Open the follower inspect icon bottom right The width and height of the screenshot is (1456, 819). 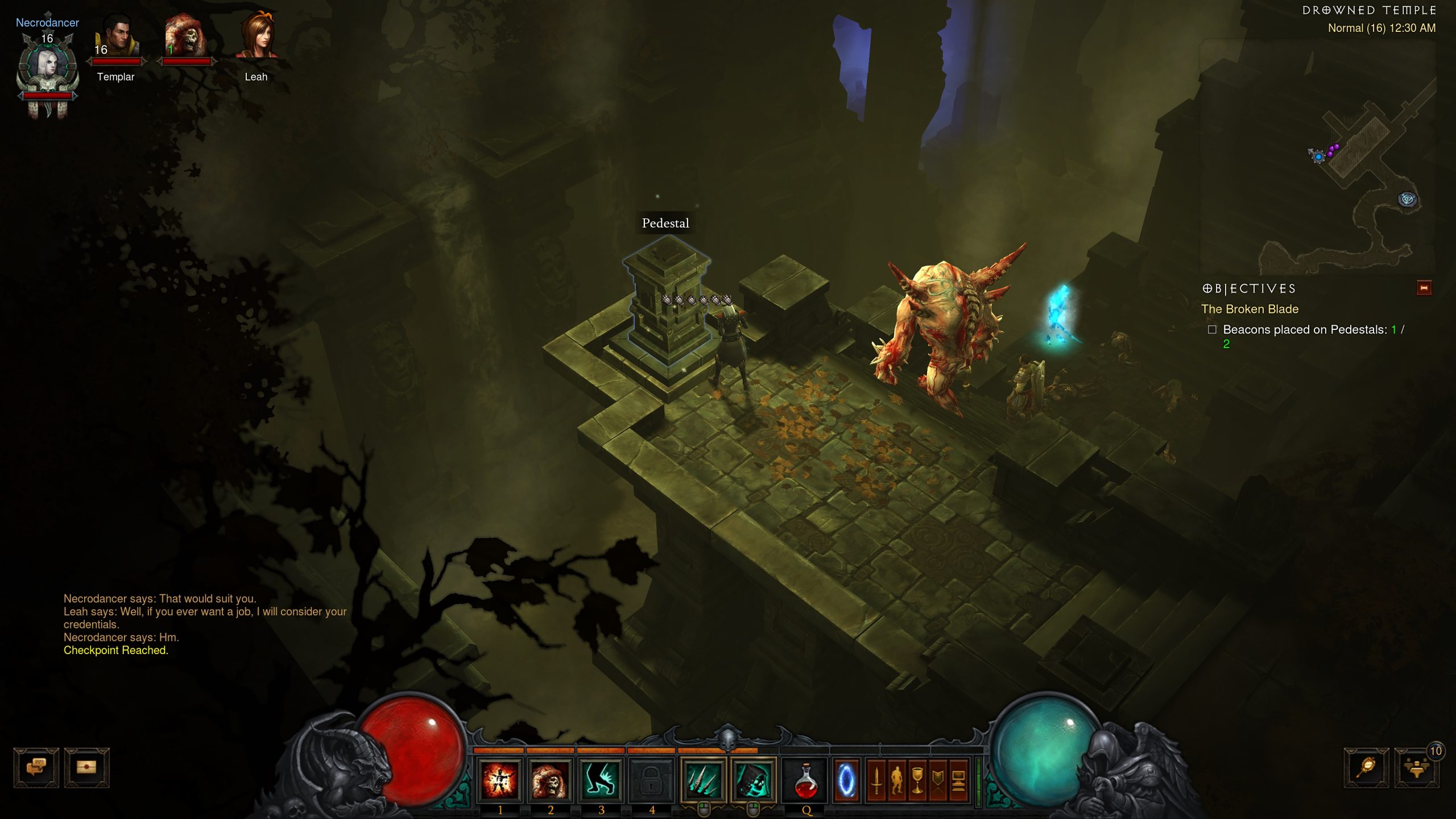tap(1368, 766)
